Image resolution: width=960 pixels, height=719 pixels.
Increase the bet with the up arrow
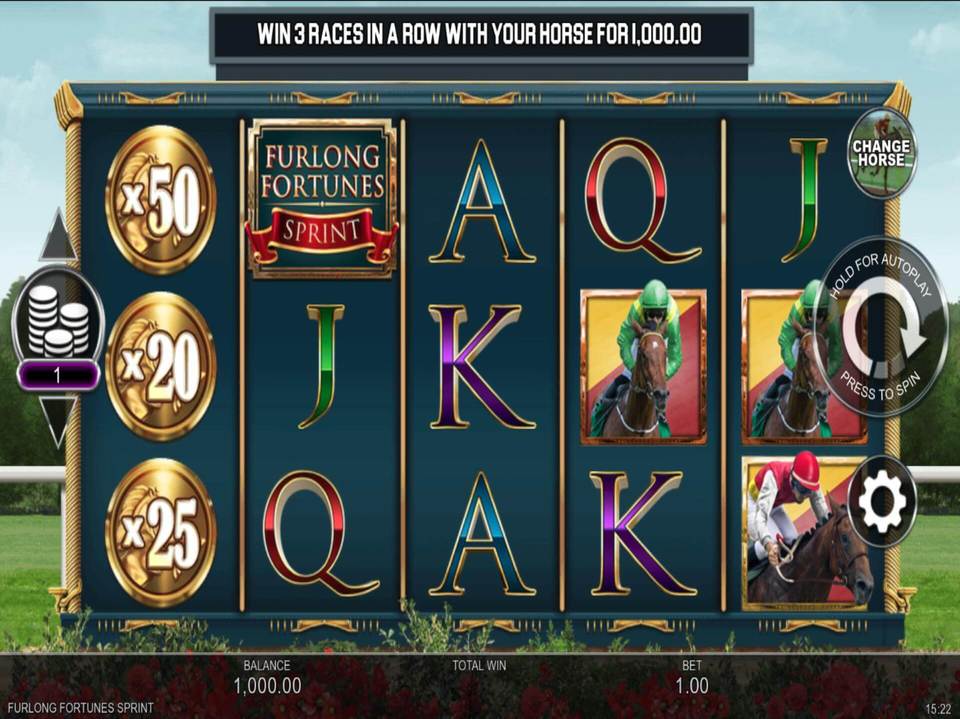58,237
